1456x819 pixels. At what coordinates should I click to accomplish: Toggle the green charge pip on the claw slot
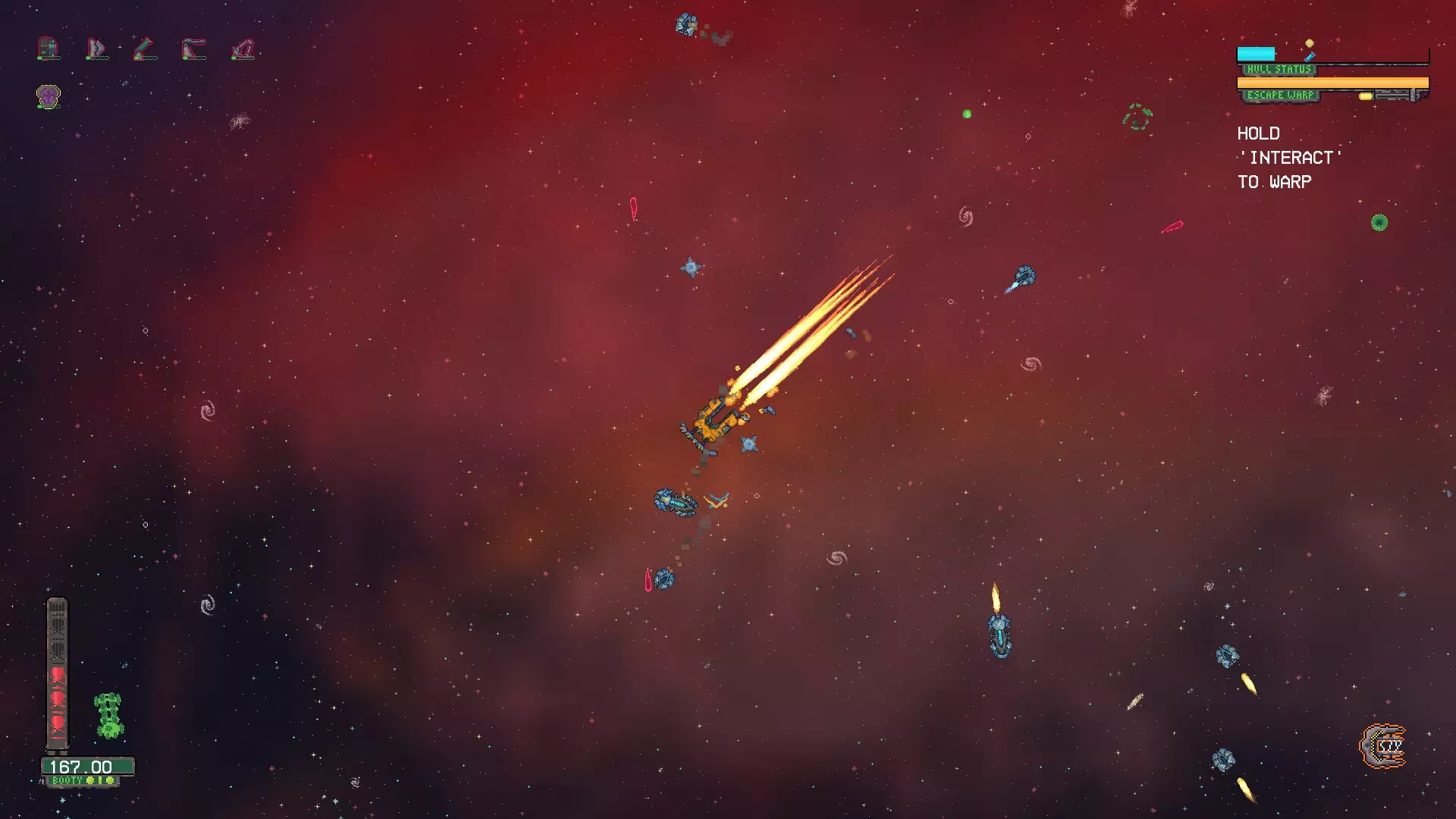233,58
